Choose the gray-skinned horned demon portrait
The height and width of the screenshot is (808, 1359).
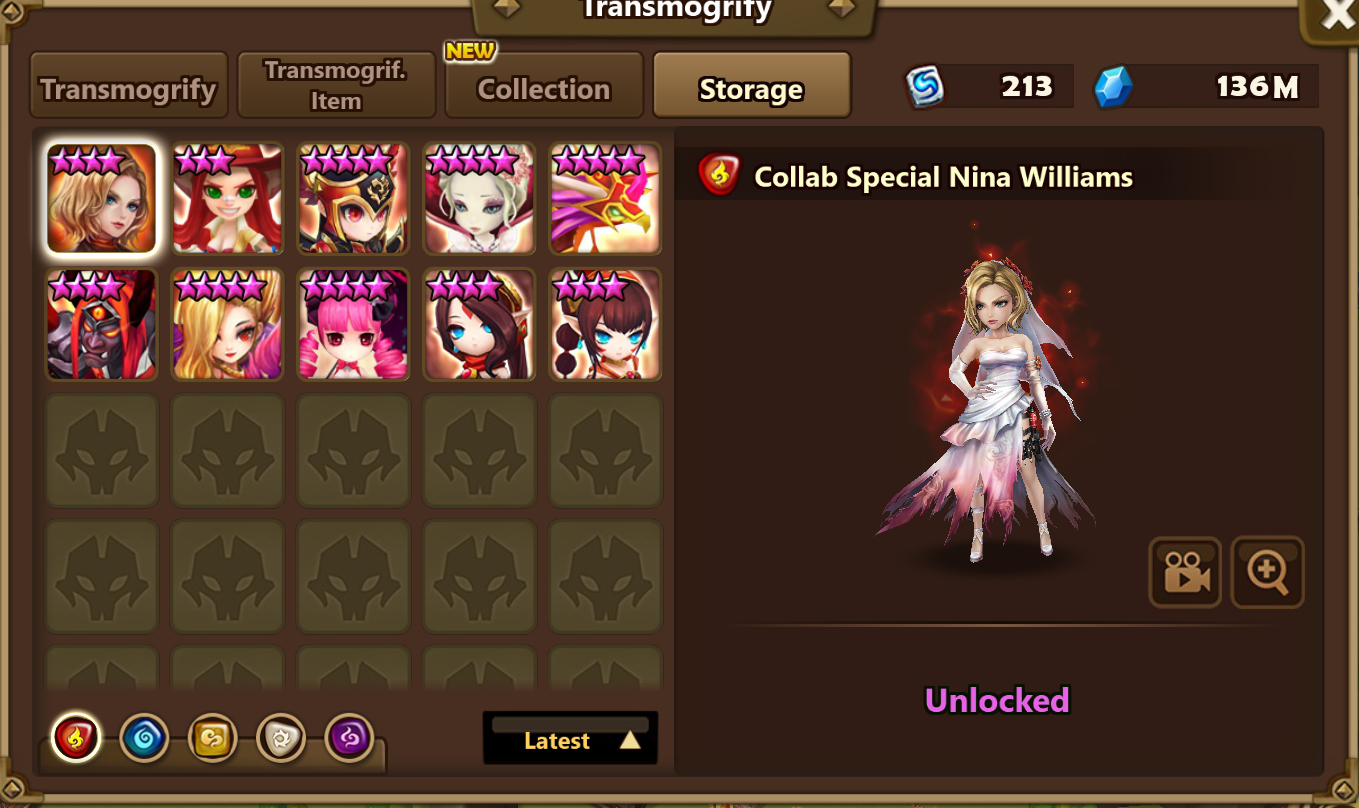click(102, 324)
